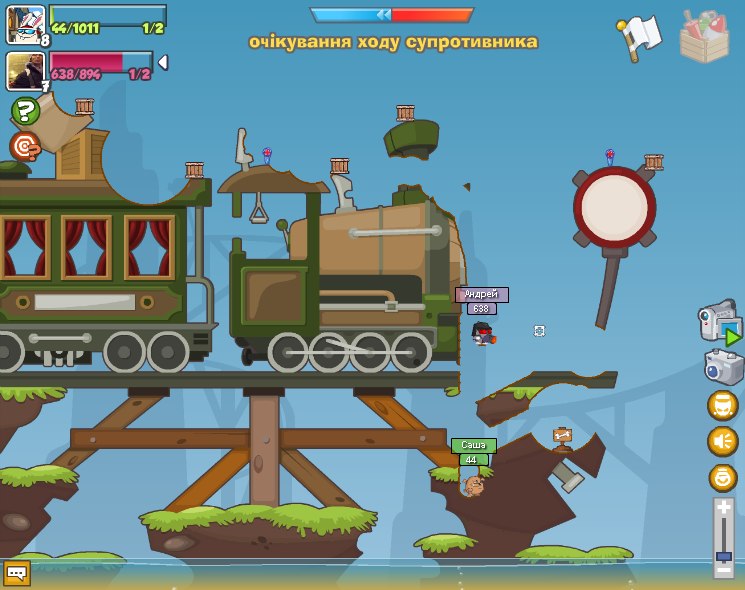Click the round orange button below the speaker
Image resolution: width=745 pixels, height=590 pixels.
[722, 477]
